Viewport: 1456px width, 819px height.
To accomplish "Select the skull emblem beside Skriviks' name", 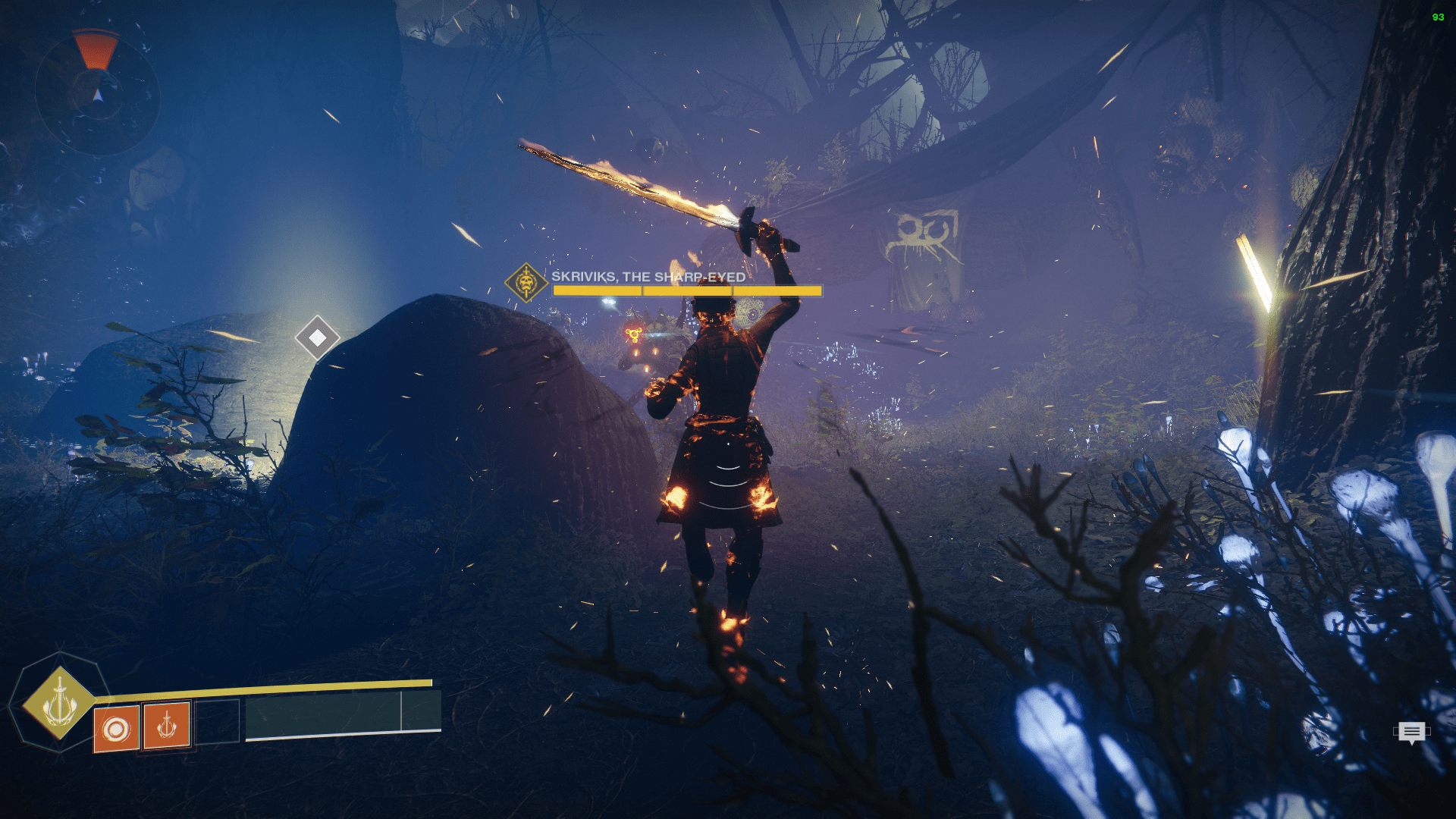I will pyautogui.click(x=526, y=283).
